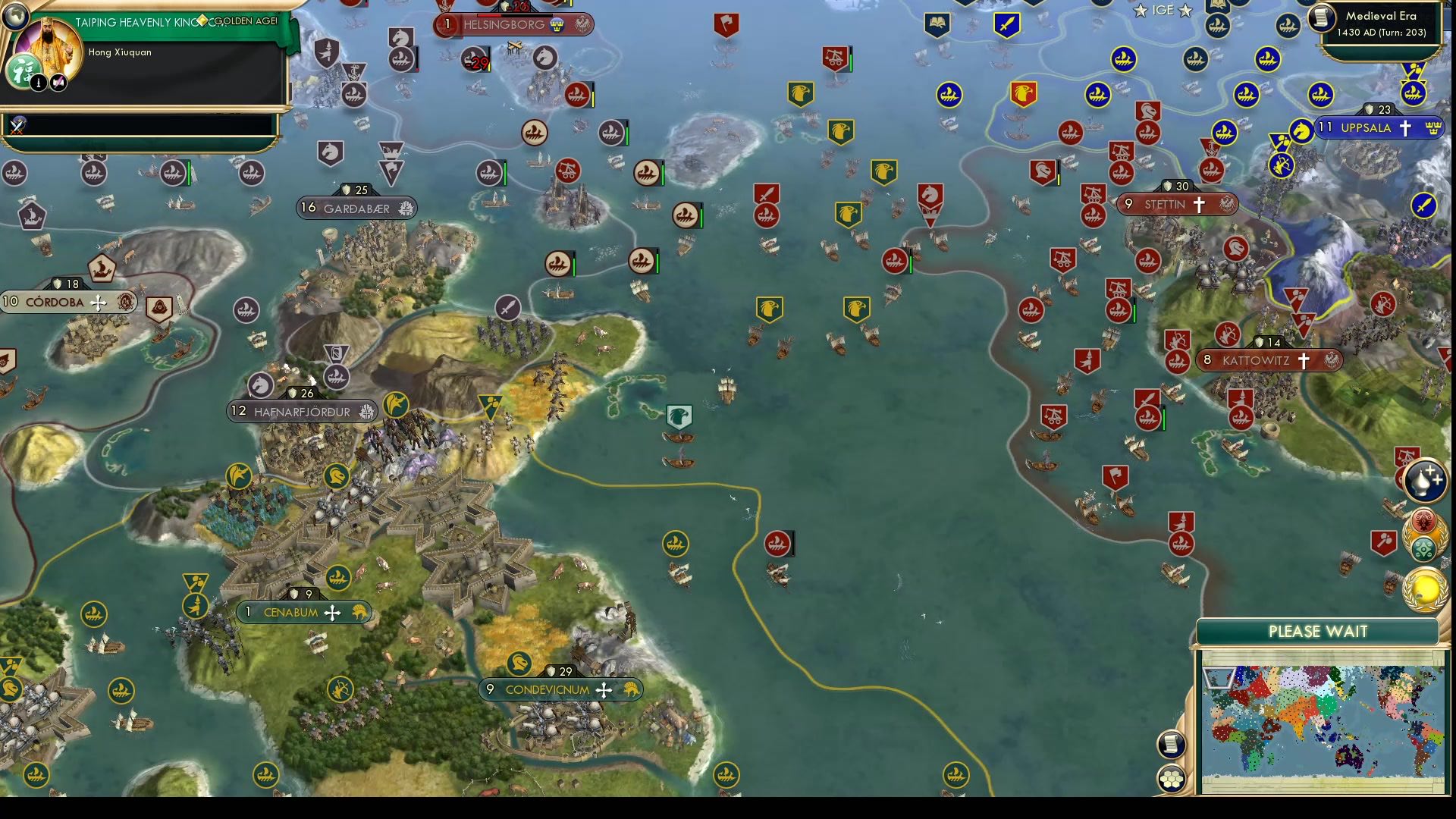Select the teal unit flag near the galleass
The height and width of the screenshot is (819, 1456).
click(679, 415)
